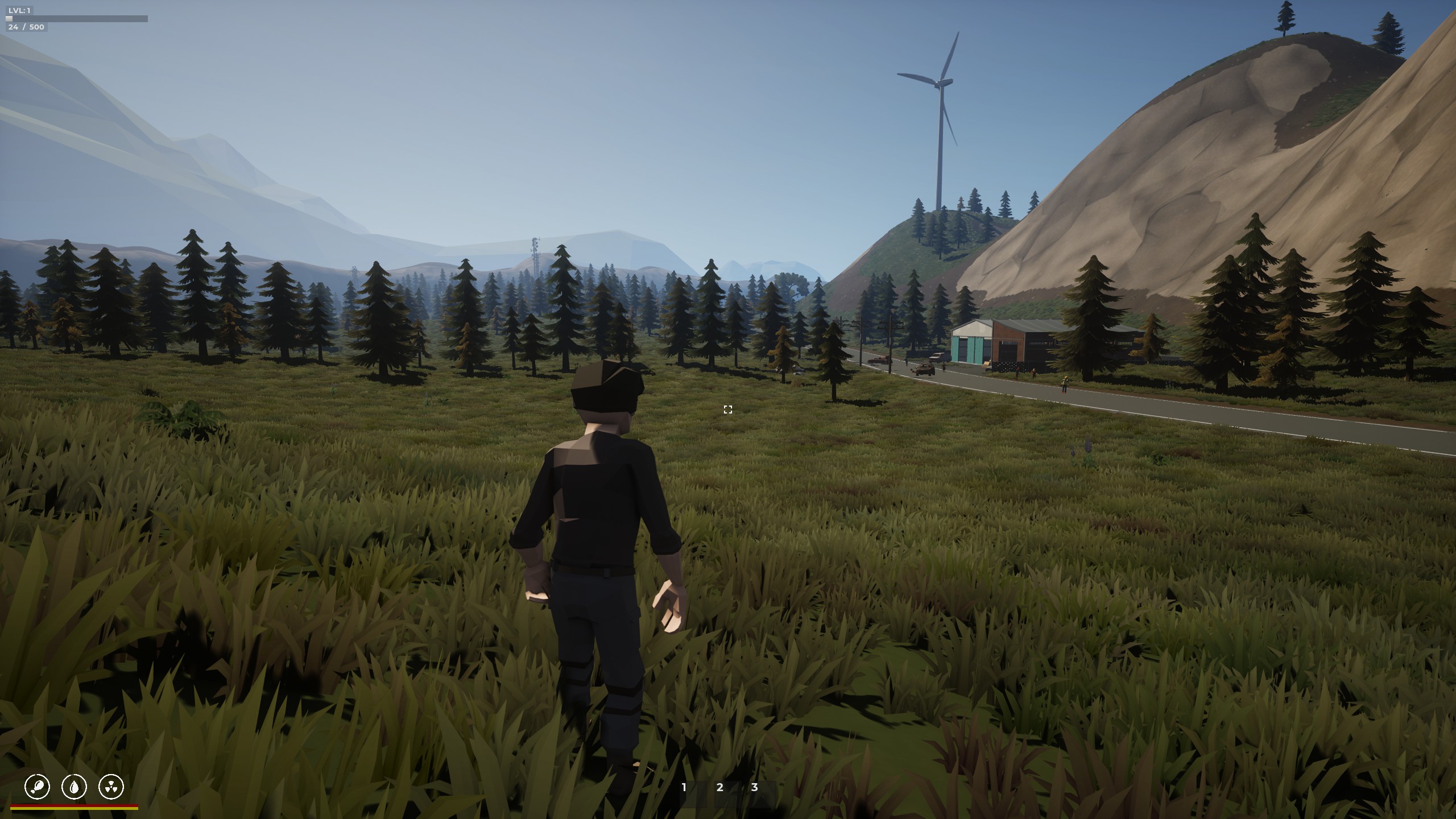
Task: Check the thirst water drop icon
Action: (x=74, y=787)
